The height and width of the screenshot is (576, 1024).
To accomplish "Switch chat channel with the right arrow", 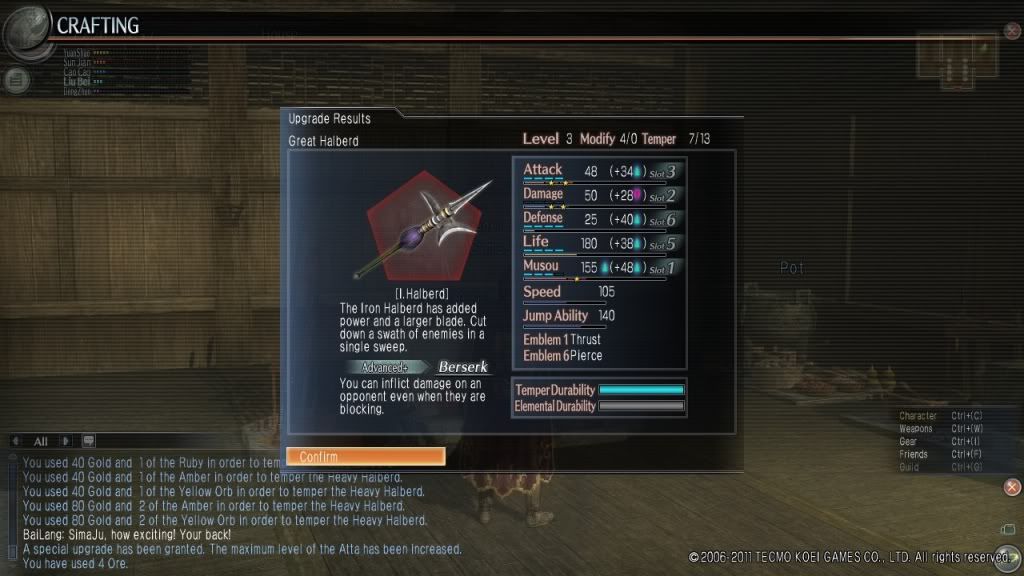I will click(66, 441).
